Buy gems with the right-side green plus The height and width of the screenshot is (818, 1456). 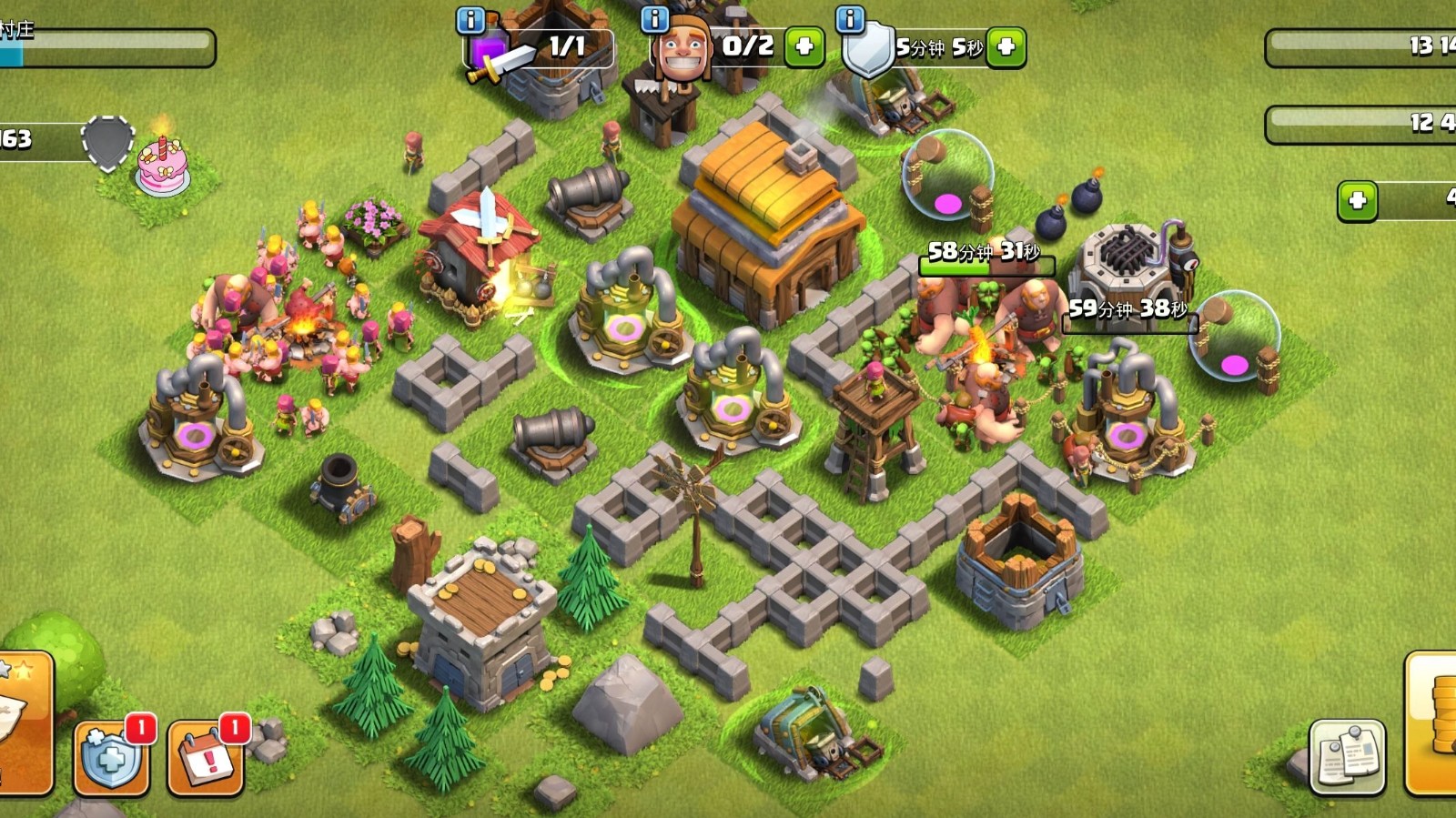1357,200
